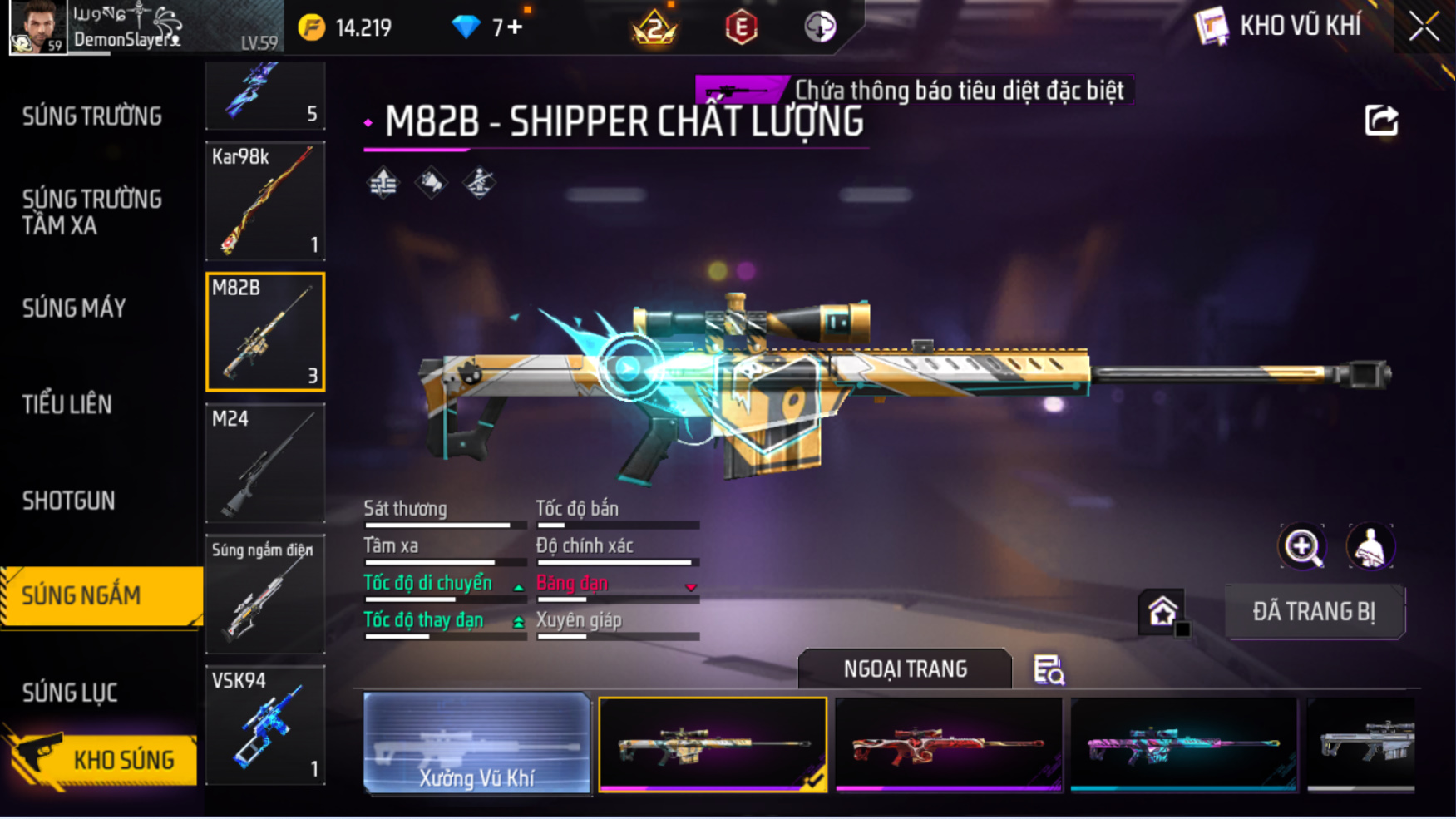This screenshot has height=819, width=1456.
Task: Switch to the Súng Lục category
Action: pyautogui.click(x=70, y=693)
